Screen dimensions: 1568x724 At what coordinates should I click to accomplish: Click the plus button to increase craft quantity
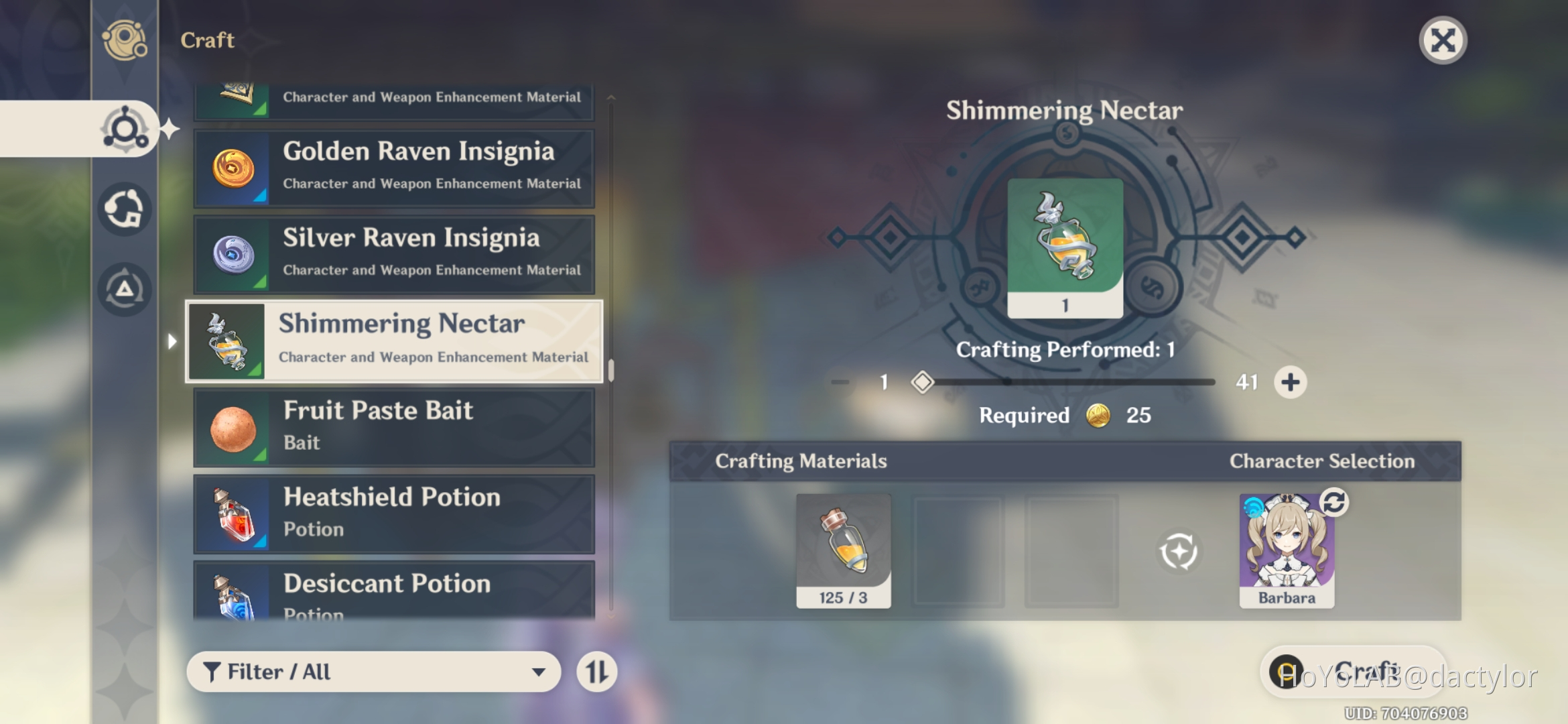tap(1290, 381)
